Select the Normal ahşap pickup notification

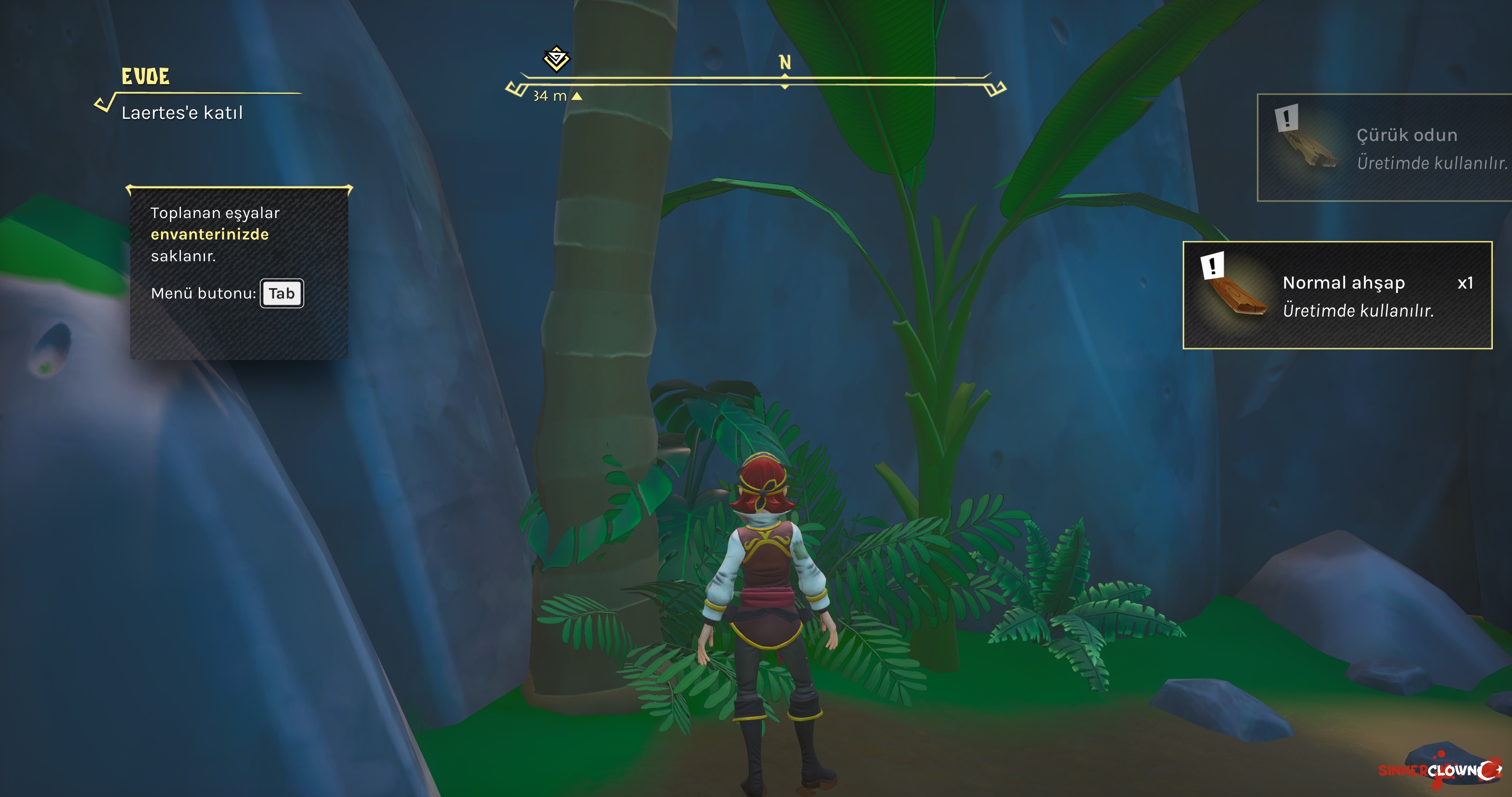click(x=1337, y=295)
